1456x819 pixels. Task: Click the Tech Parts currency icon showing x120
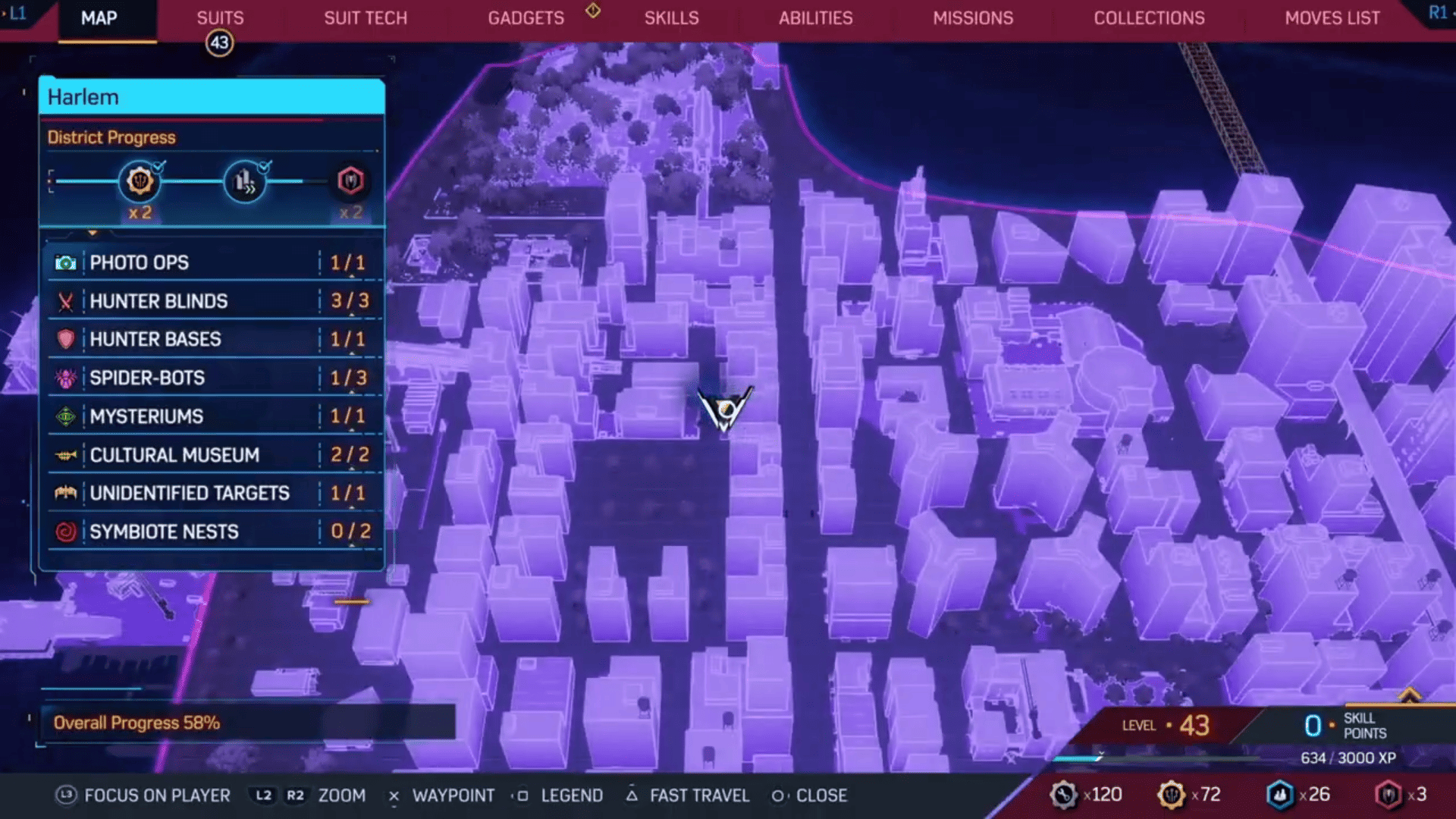coord(1065,795)
